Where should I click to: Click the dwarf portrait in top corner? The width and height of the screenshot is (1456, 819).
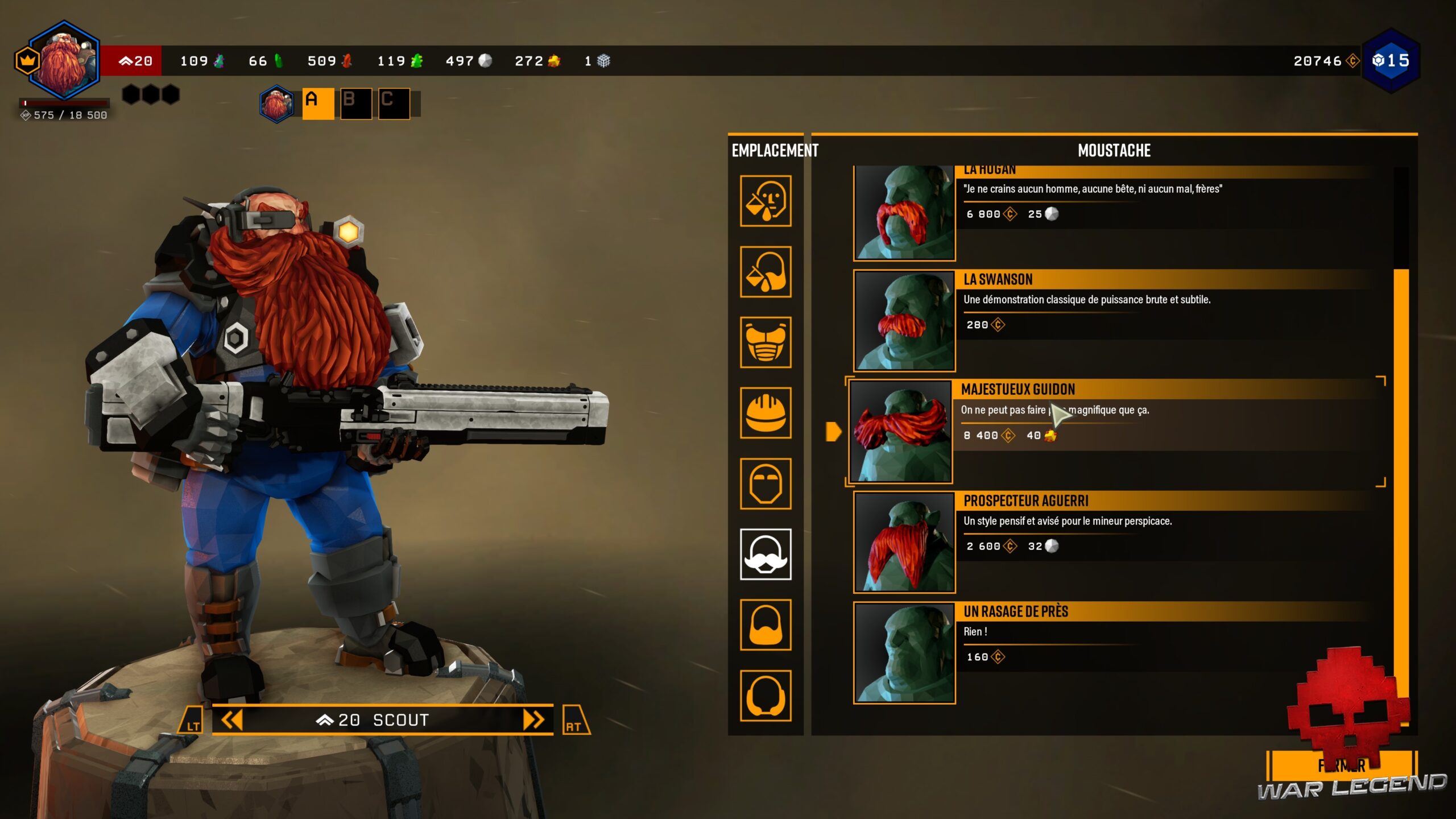click(x=64, y=61)
